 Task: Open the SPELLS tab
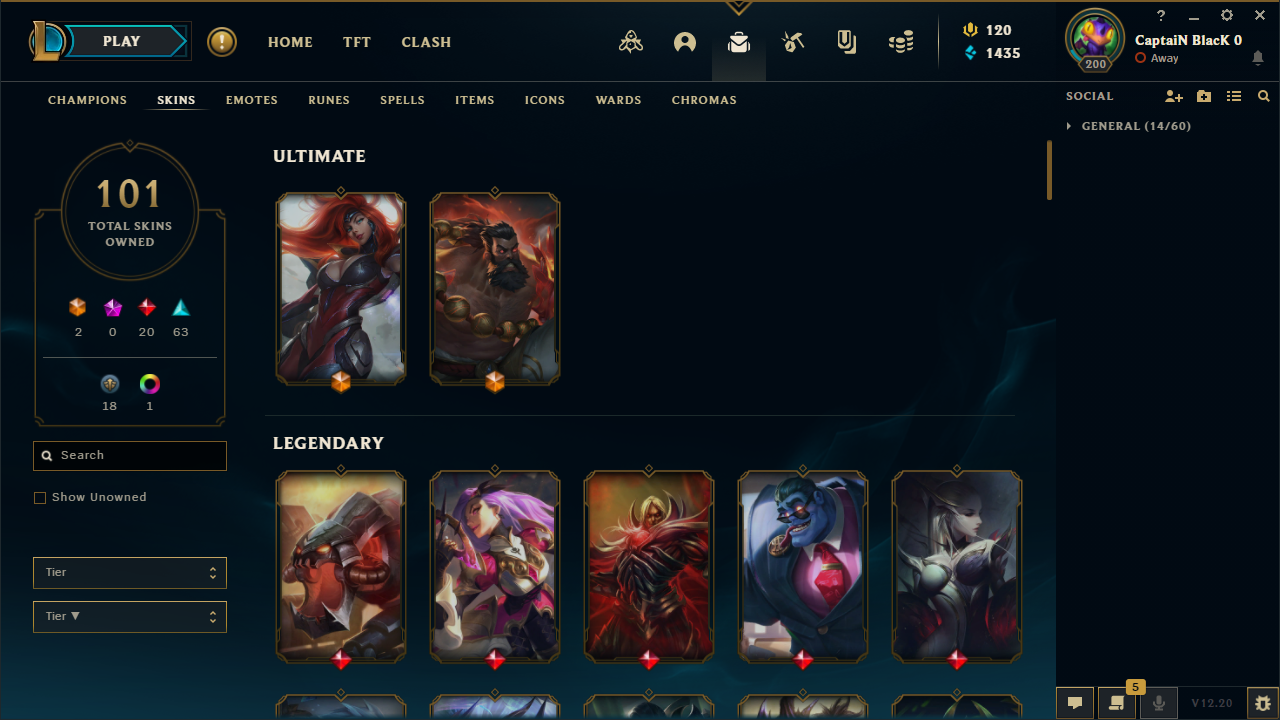pyautogui.click(x=402, y=100)
